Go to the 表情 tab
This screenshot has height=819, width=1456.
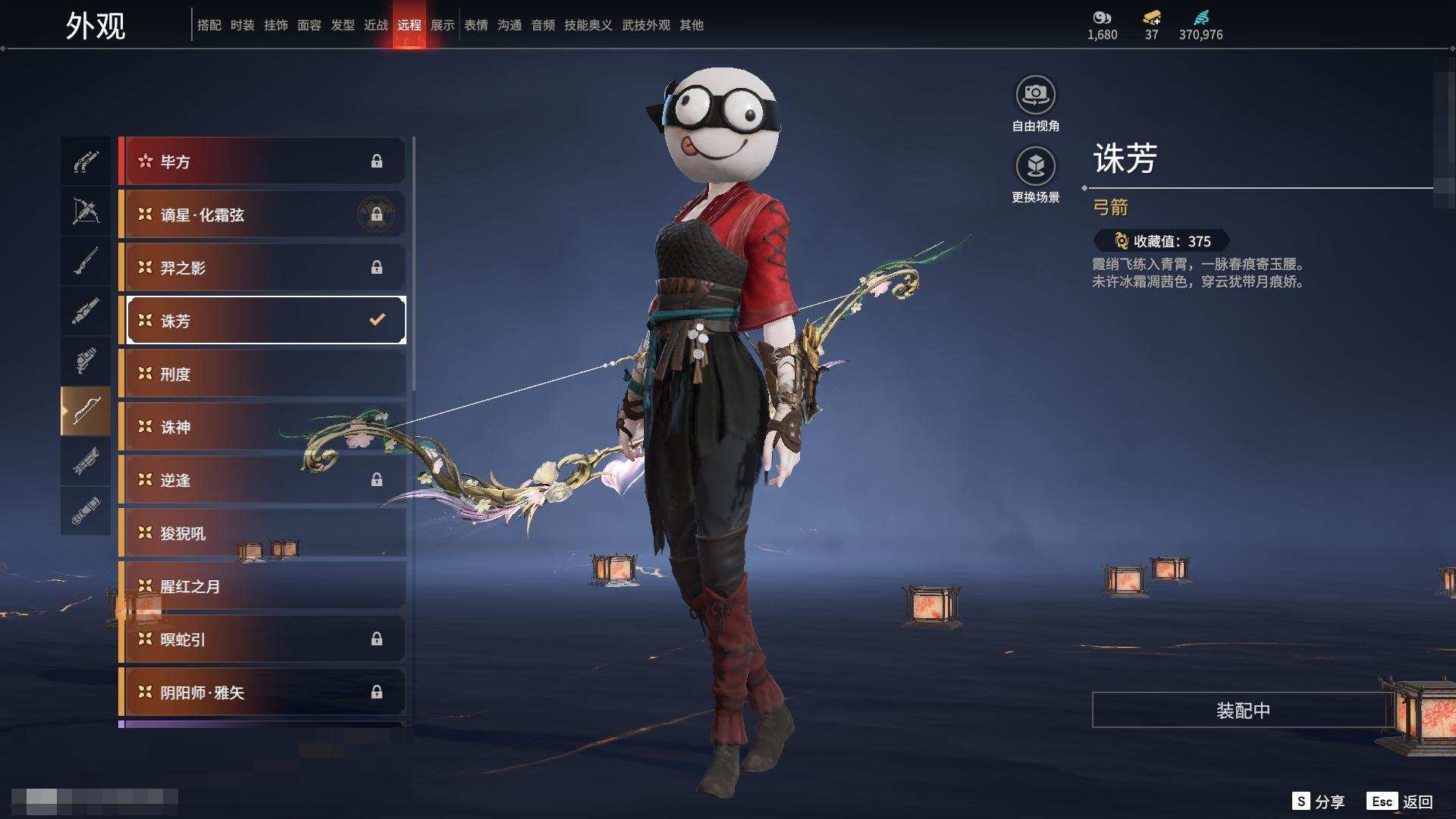coord(476,25)
